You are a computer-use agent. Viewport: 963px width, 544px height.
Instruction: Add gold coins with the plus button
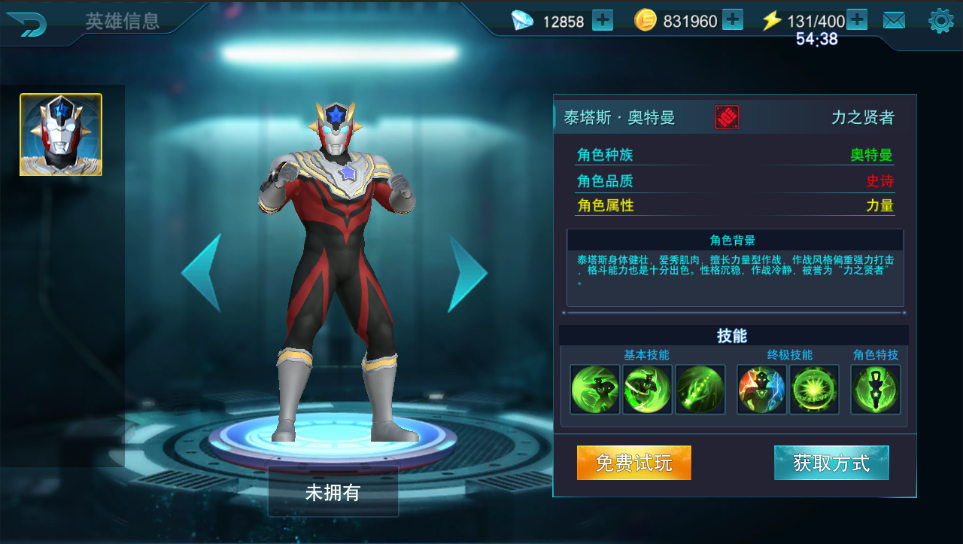coord(732,20)
